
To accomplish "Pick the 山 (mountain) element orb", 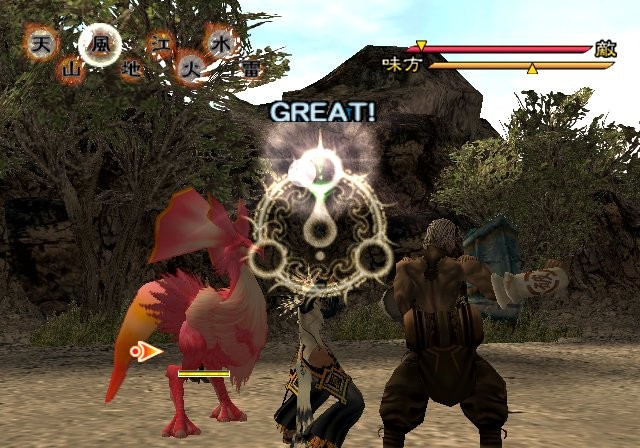I will pyautogui.click(x=71, y=69).
